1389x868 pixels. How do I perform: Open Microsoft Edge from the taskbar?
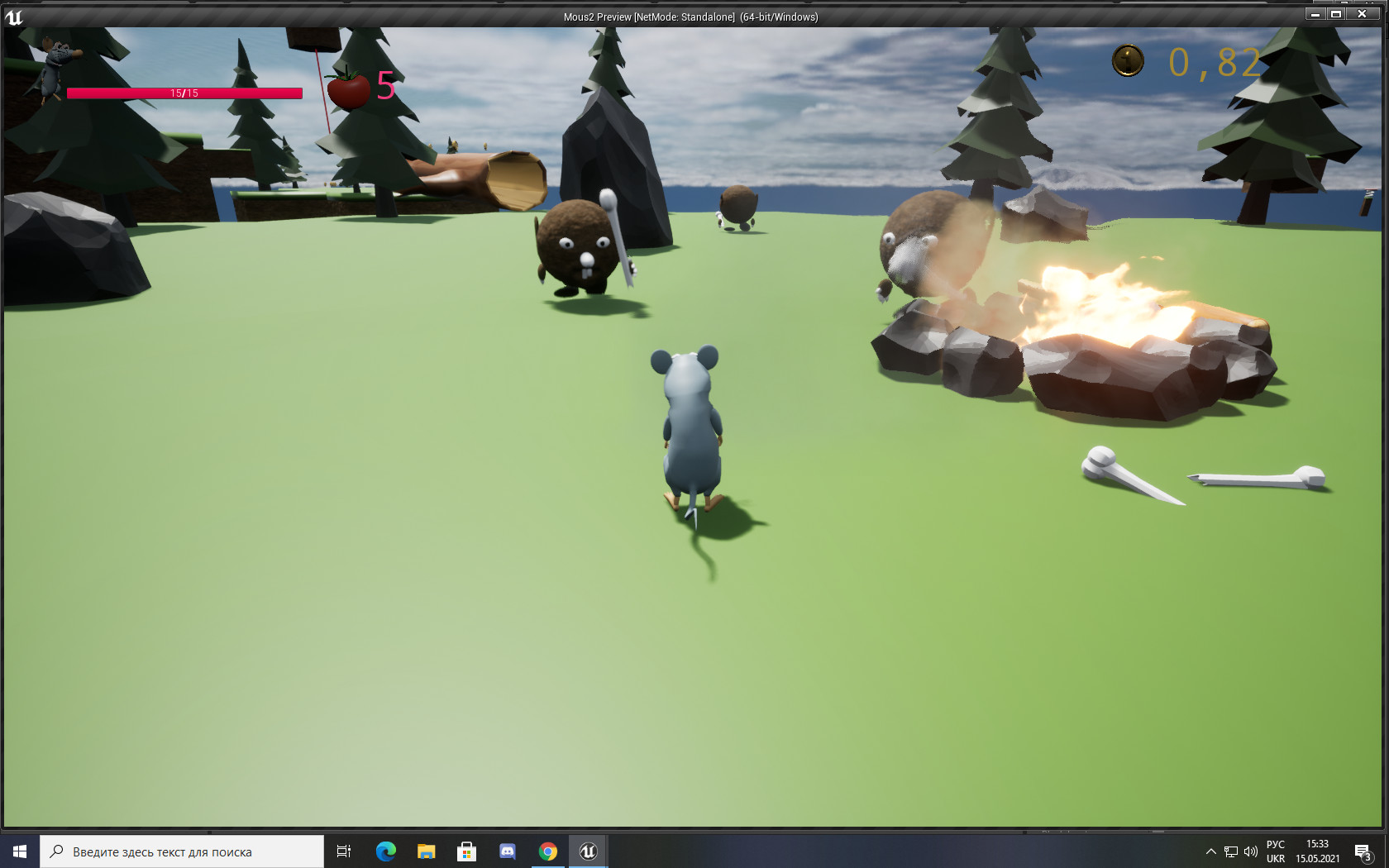click(x=386, y=851)
